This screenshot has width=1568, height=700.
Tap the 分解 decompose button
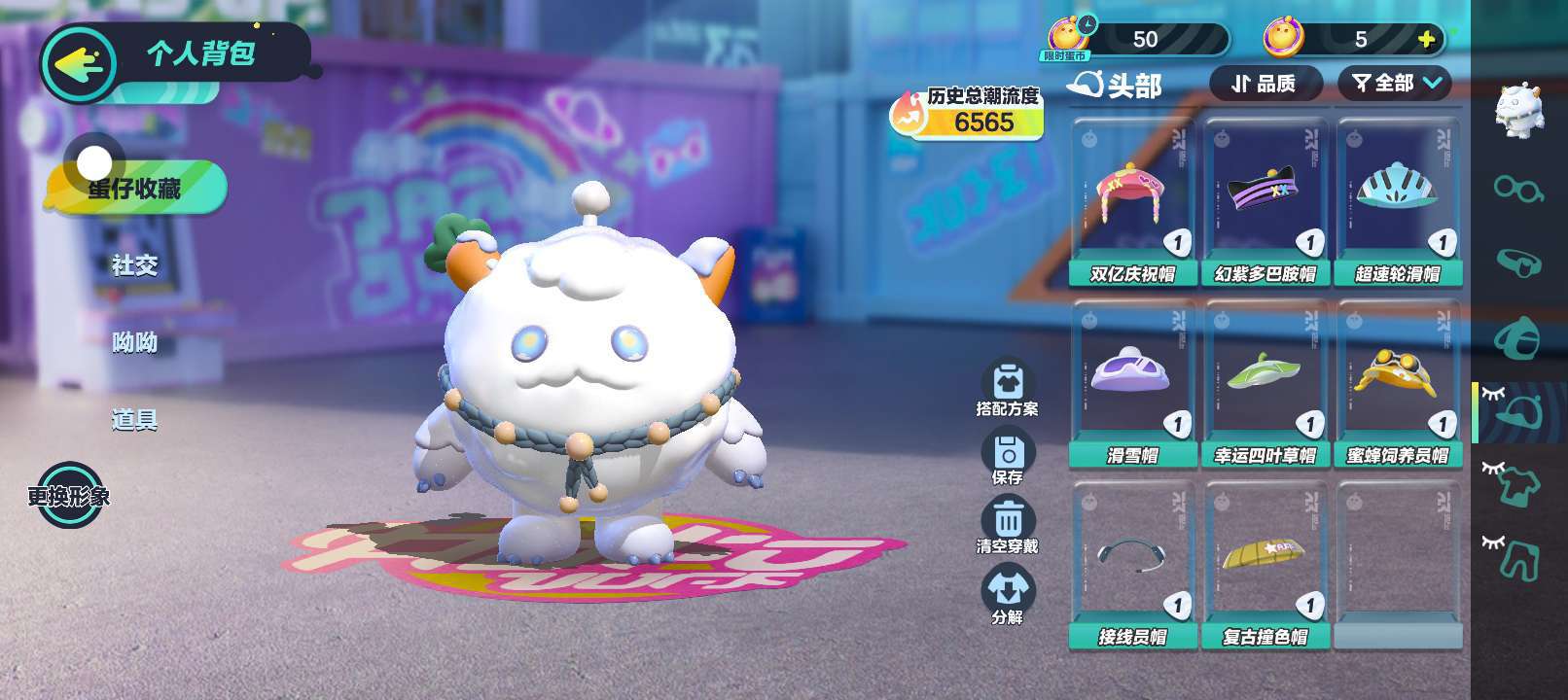(x=1008, y=595)
